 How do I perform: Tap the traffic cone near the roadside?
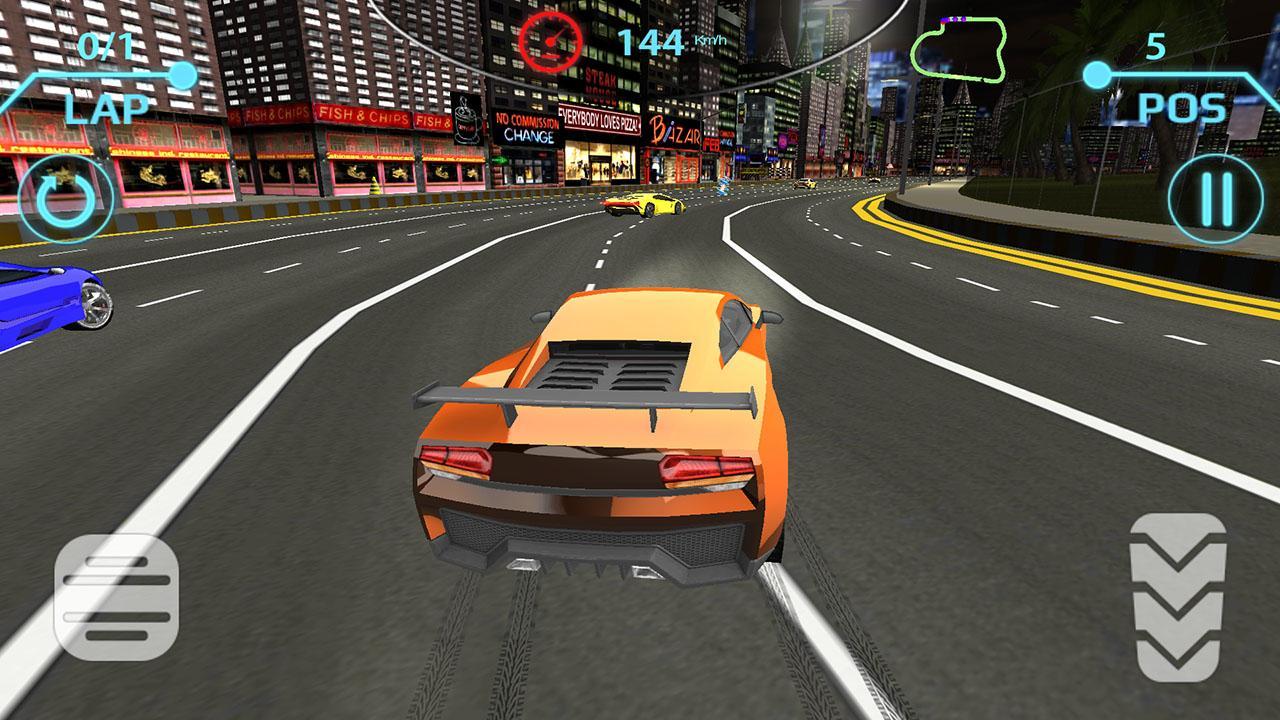tap(374, 187)
